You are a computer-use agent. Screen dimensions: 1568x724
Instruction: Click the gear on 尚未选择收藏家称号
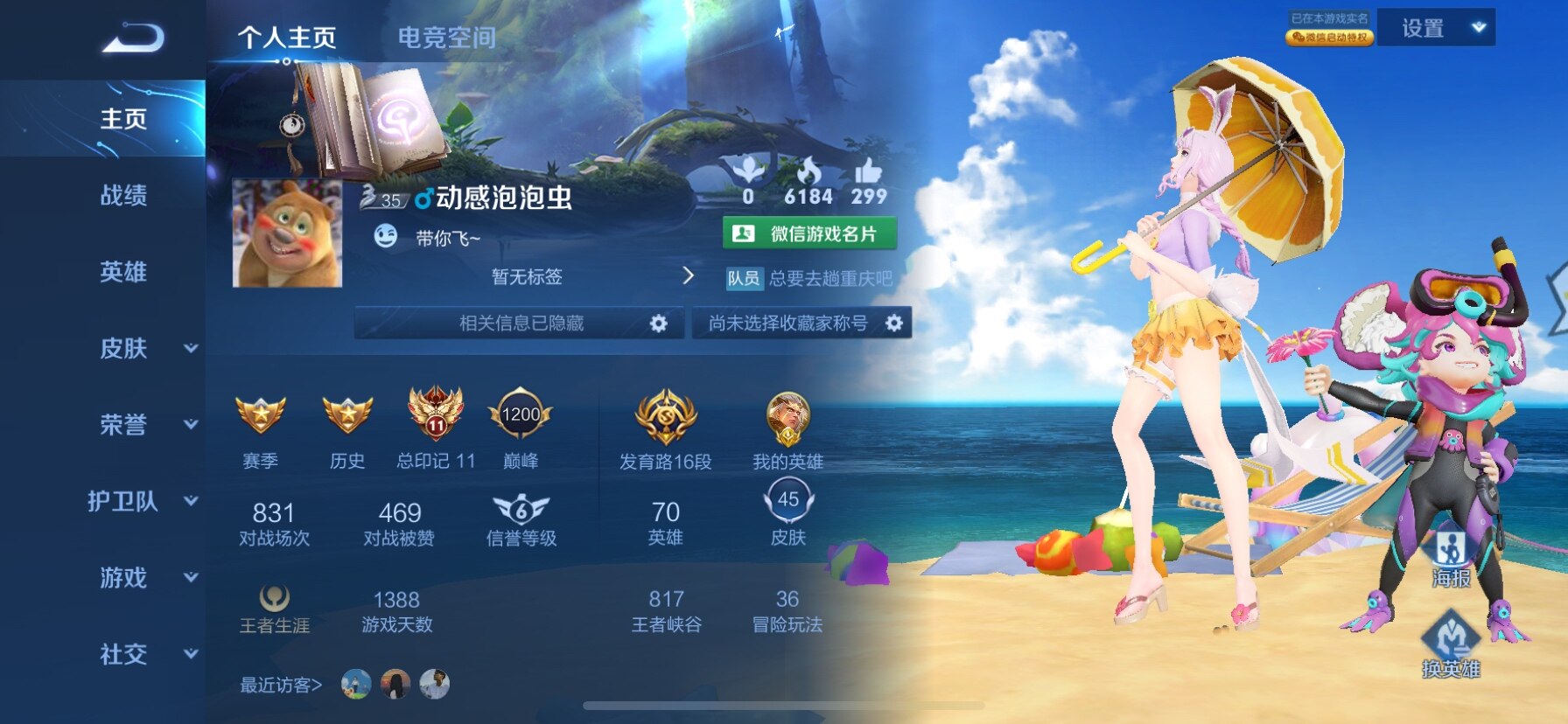coord(893,324)
